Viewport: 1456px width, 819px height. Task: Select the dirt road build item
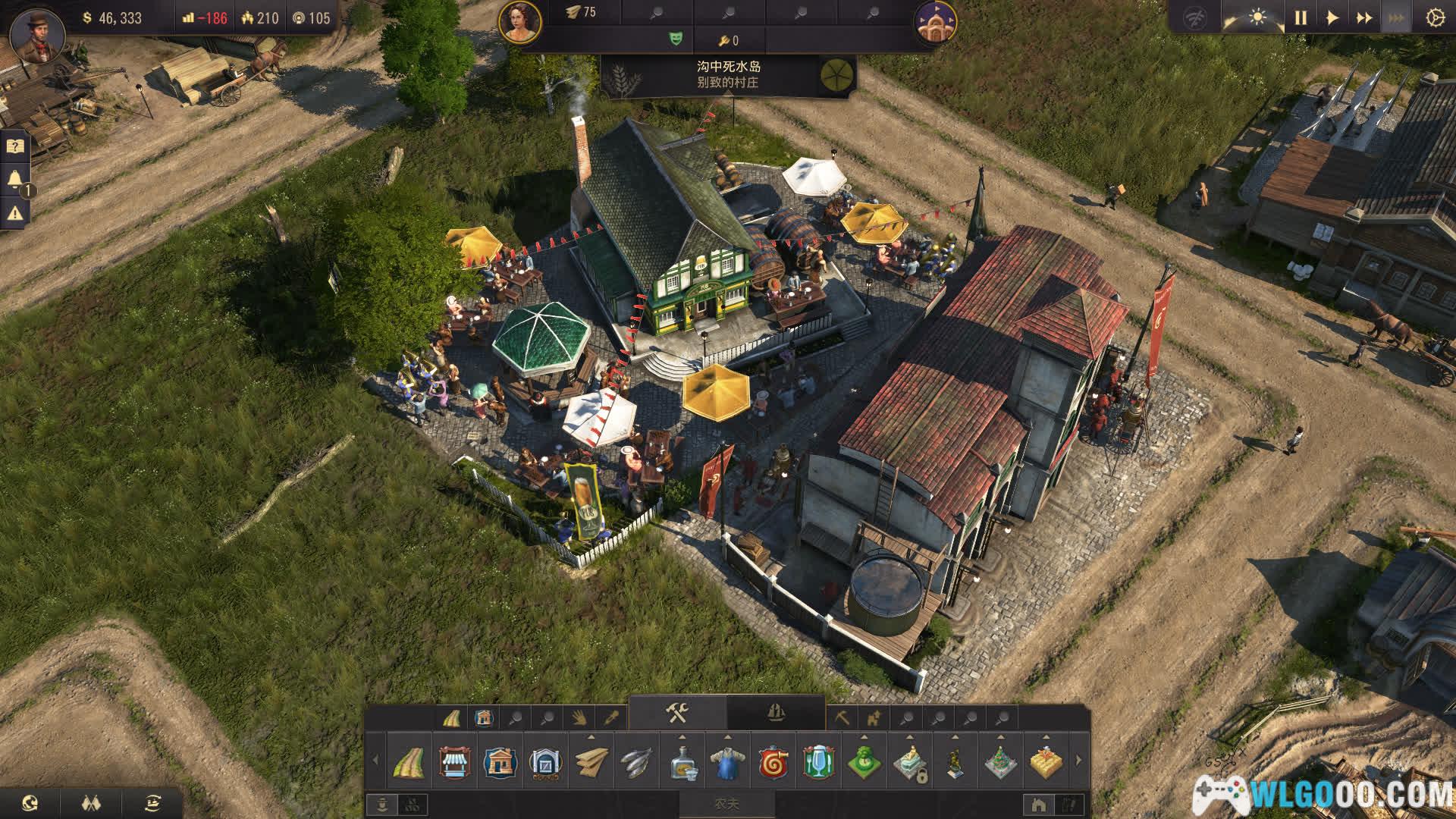[x=409, y=762]
